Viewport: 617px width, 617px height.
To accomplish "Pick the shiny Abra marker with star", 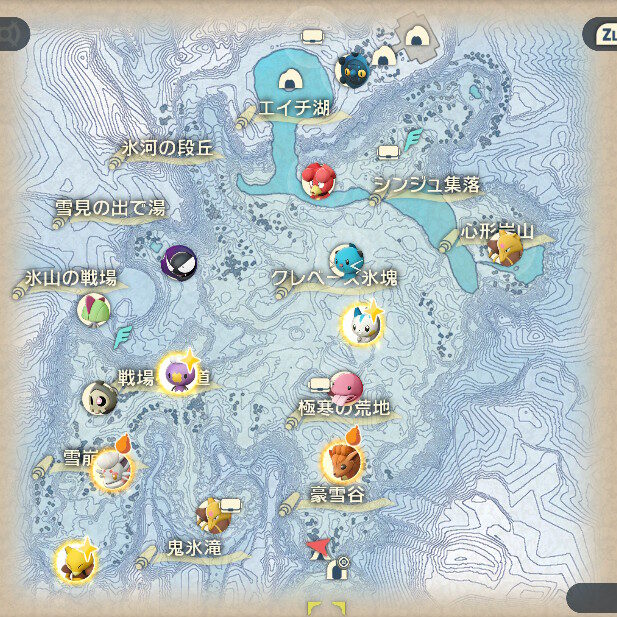I will (76, 561).
